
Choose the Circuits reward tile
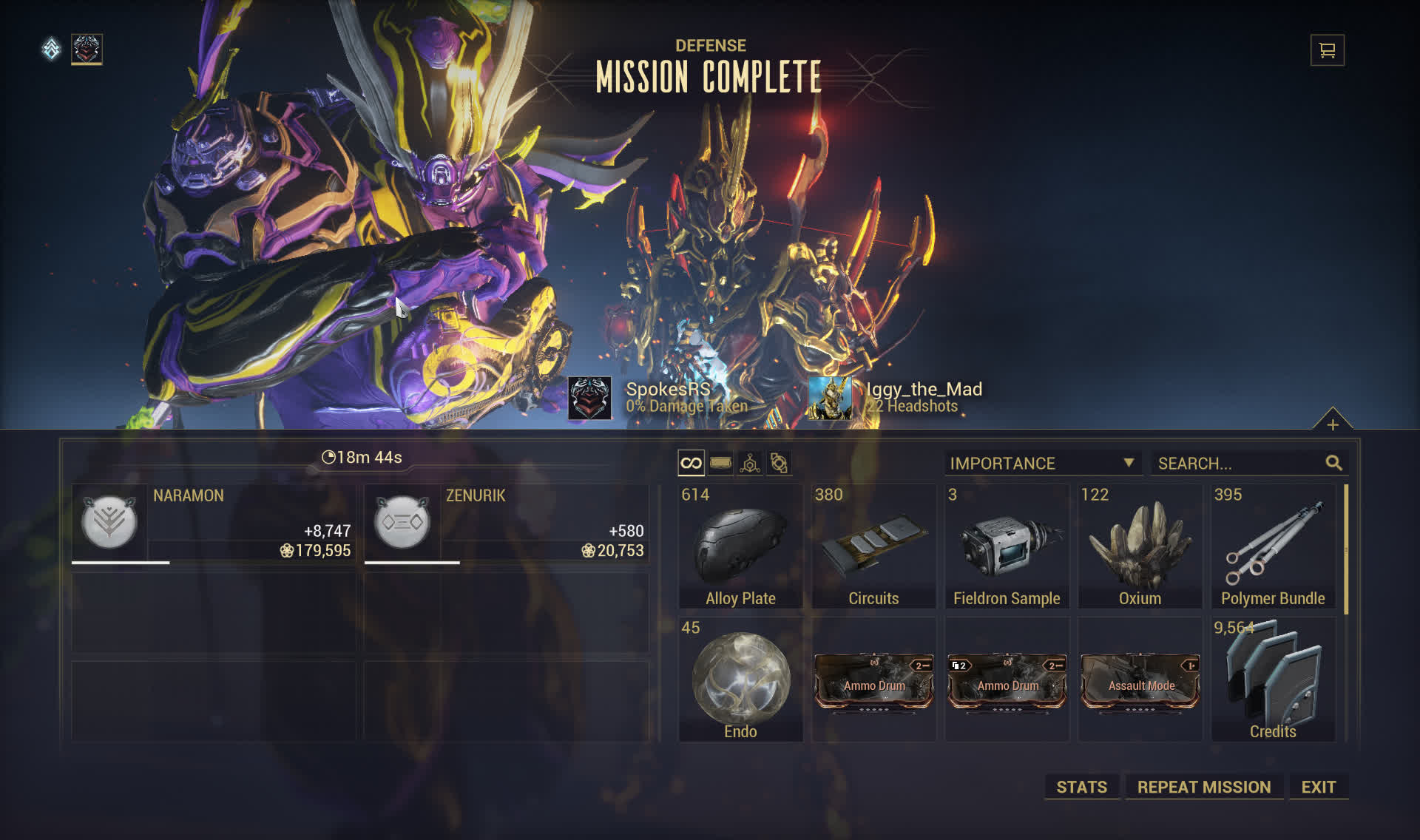873,547
